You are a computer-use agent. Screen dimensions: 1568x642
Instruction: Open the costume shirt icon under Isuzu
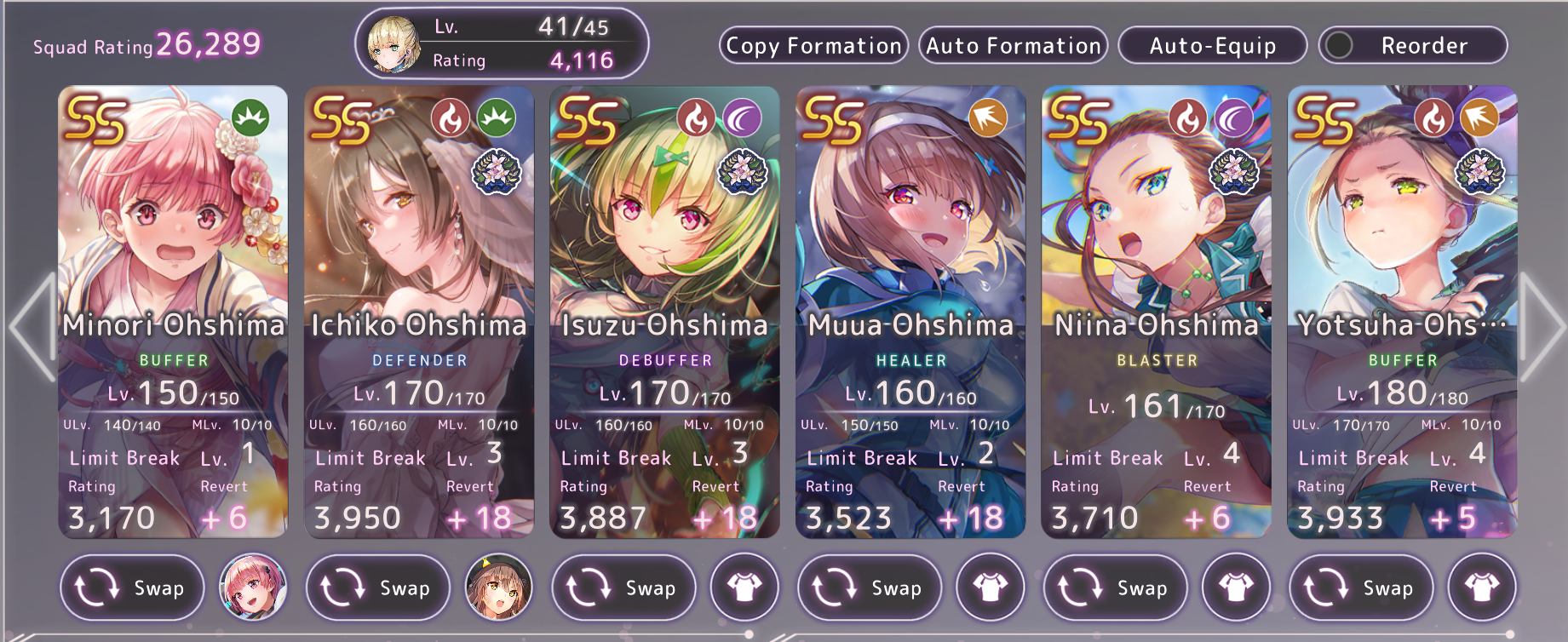tap(744, 588)
